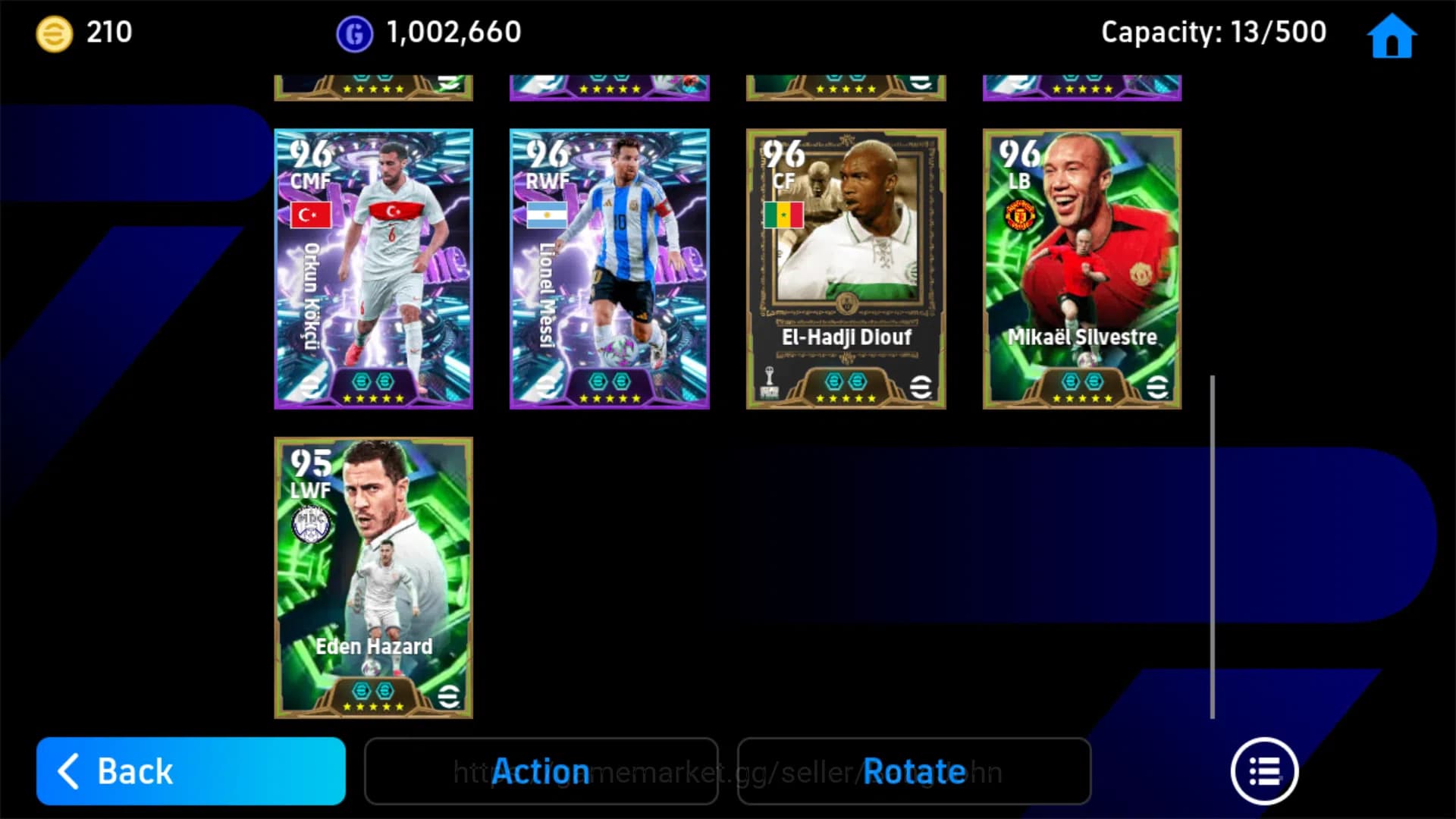The height and width of the screenshot is (819, 1456).
Task: Select the El-Hadji Diouf player card
Action: pos(846,269)
